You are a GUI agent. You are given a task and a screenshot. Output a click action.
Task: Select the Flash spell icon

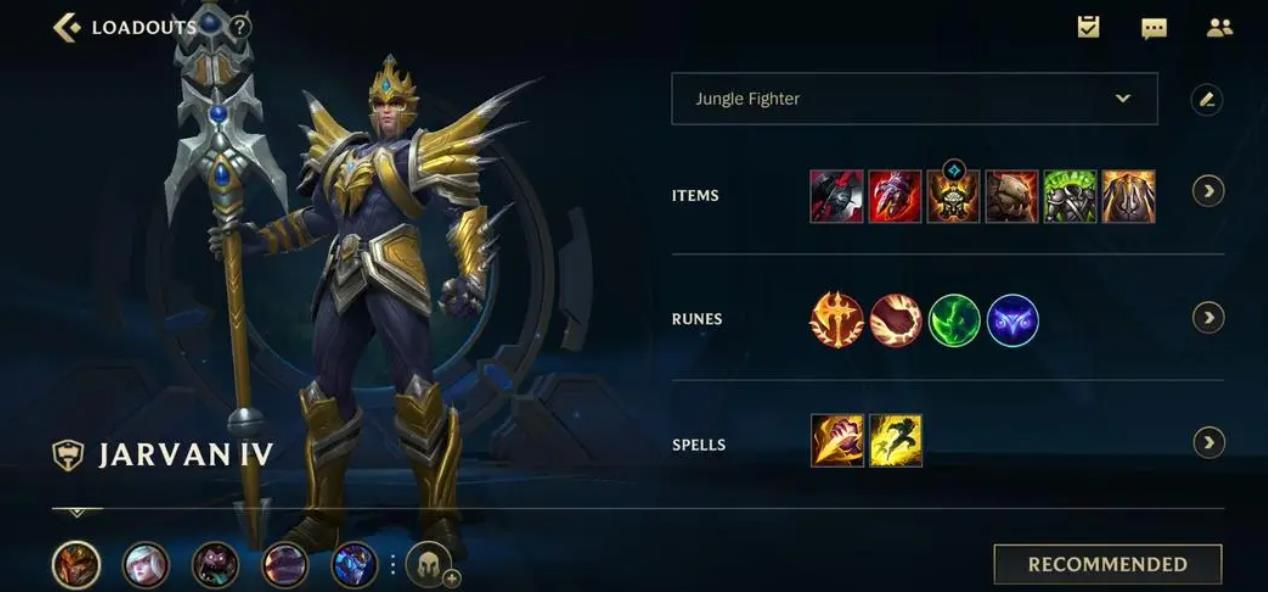(895, 441)
